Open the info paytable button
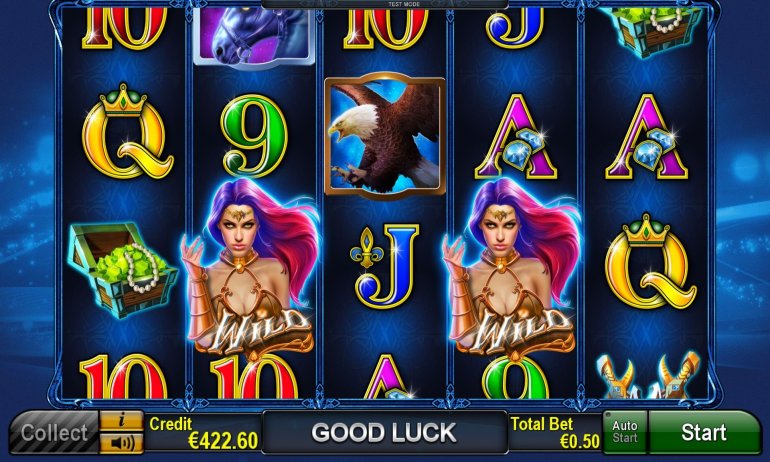 click(x=122, y=420)
